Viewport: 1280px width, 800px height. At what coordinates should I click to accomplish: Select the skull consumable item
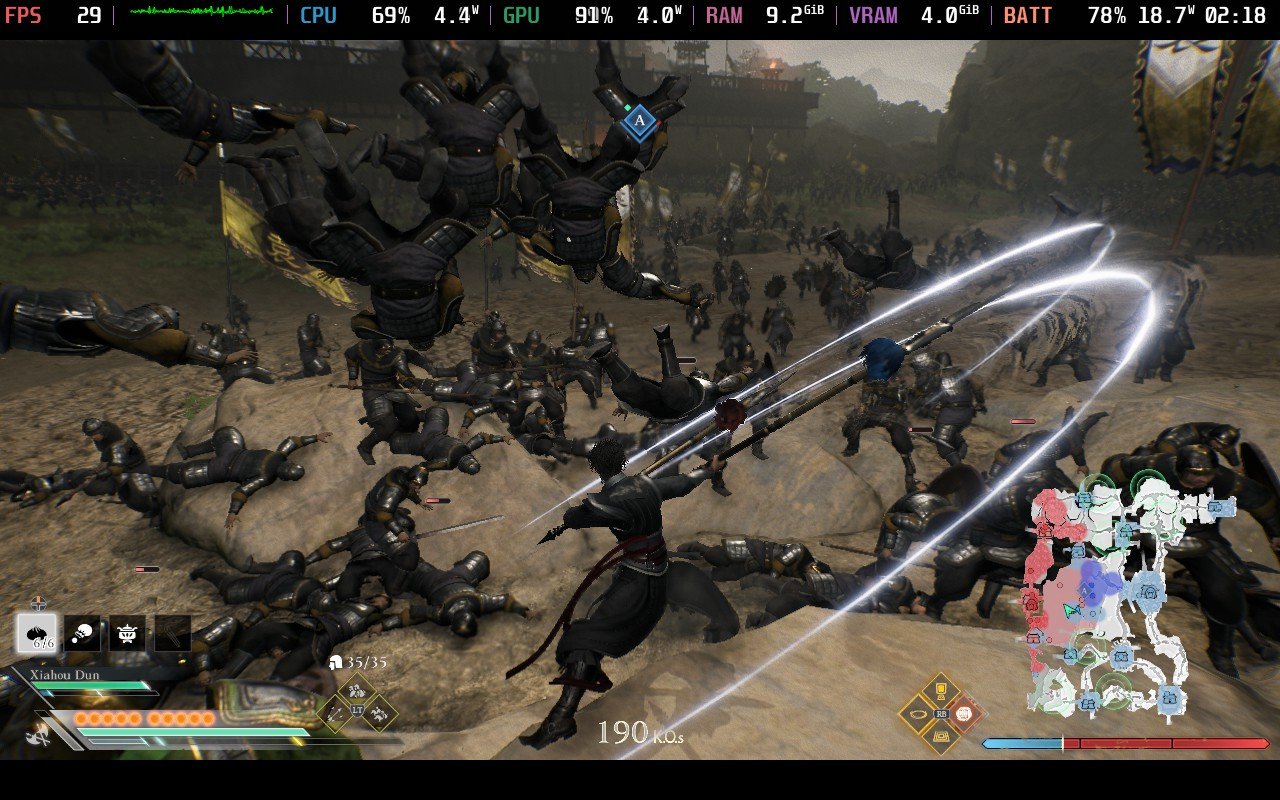(x=82, y=631)
